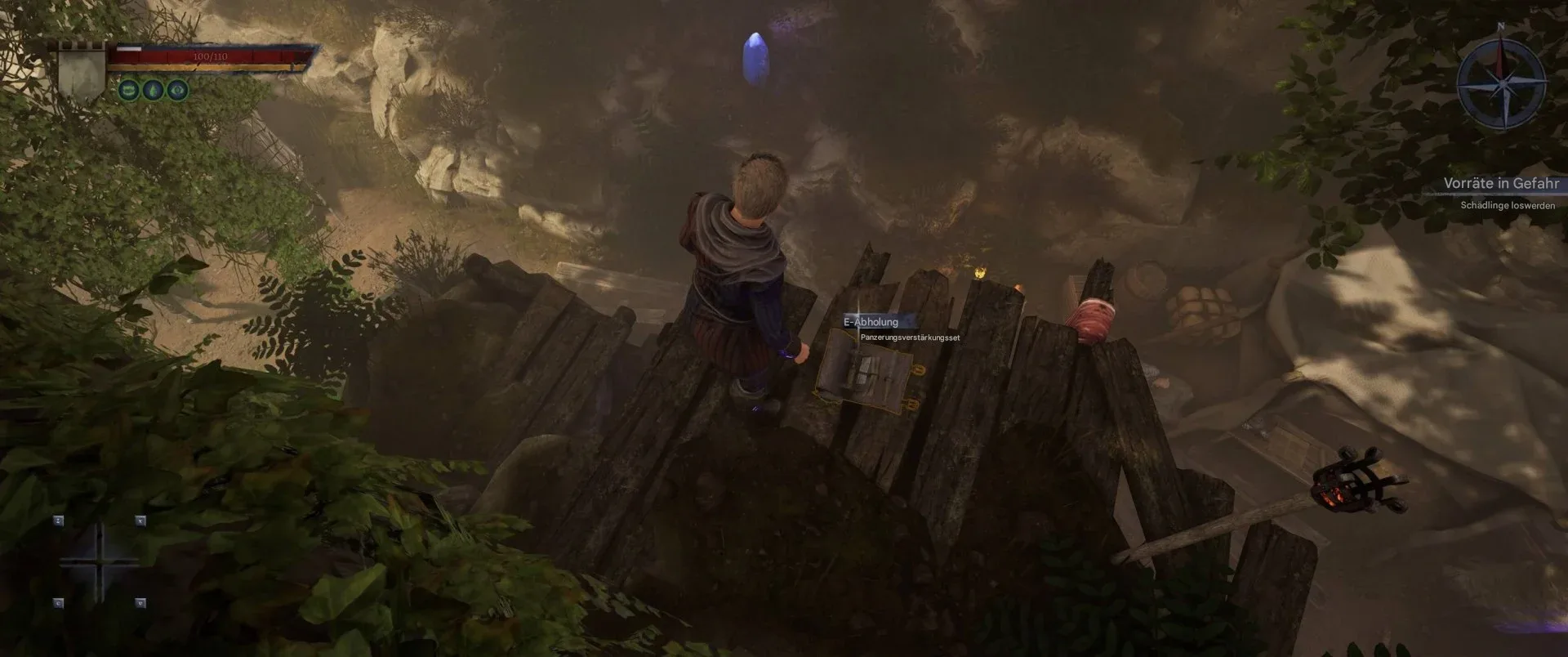
Task: Click the shield crest emblem beside health
Action: point(82,71)
